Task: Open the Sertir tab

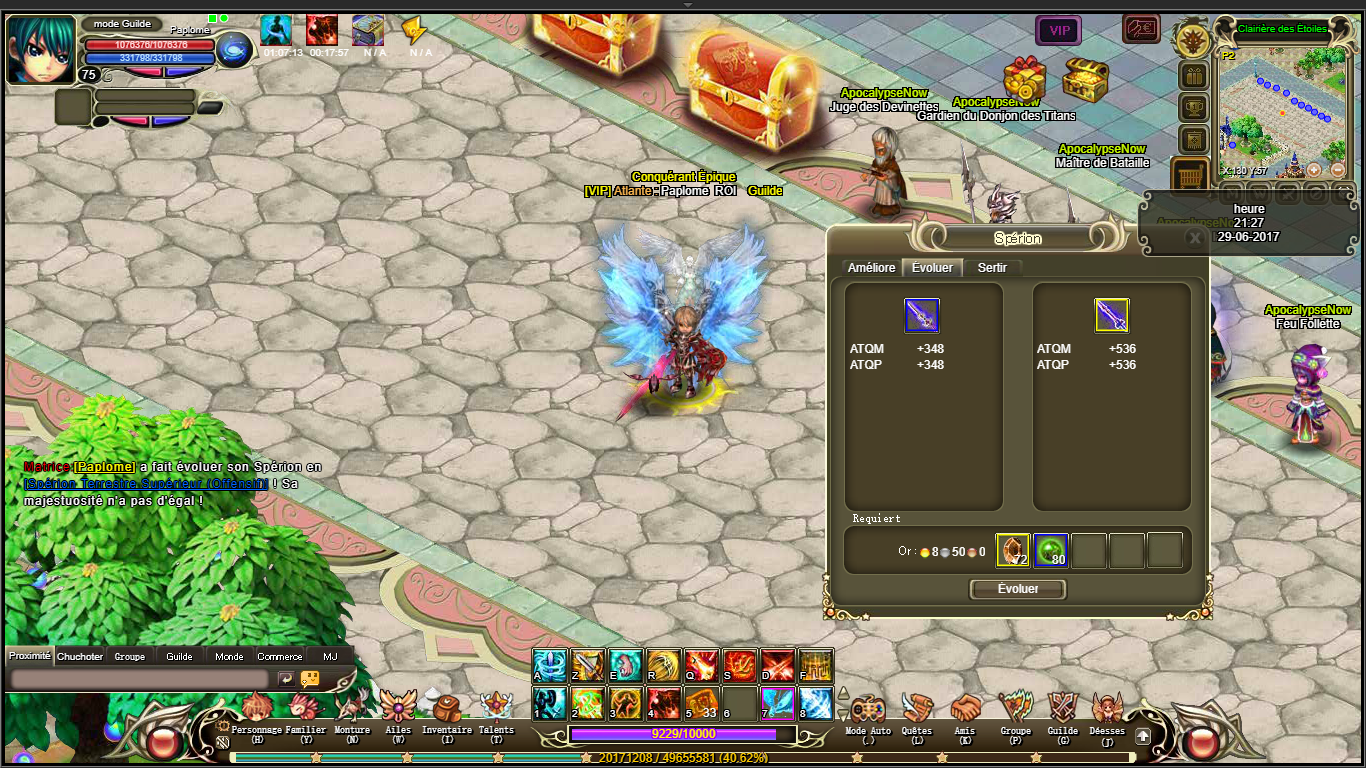Action: [x=992, y=268]
